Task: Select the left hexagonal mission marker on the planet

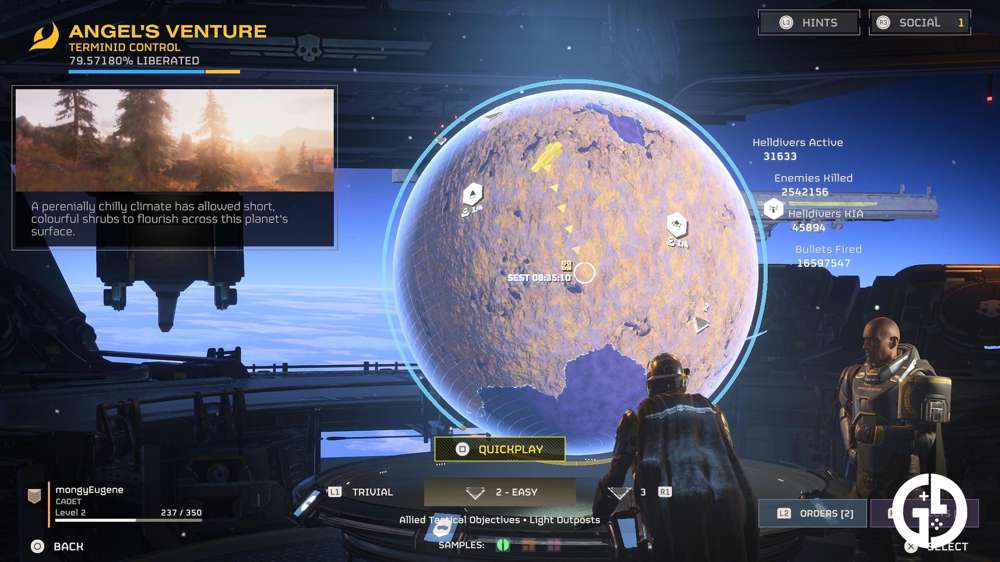Action: point(473,195)
